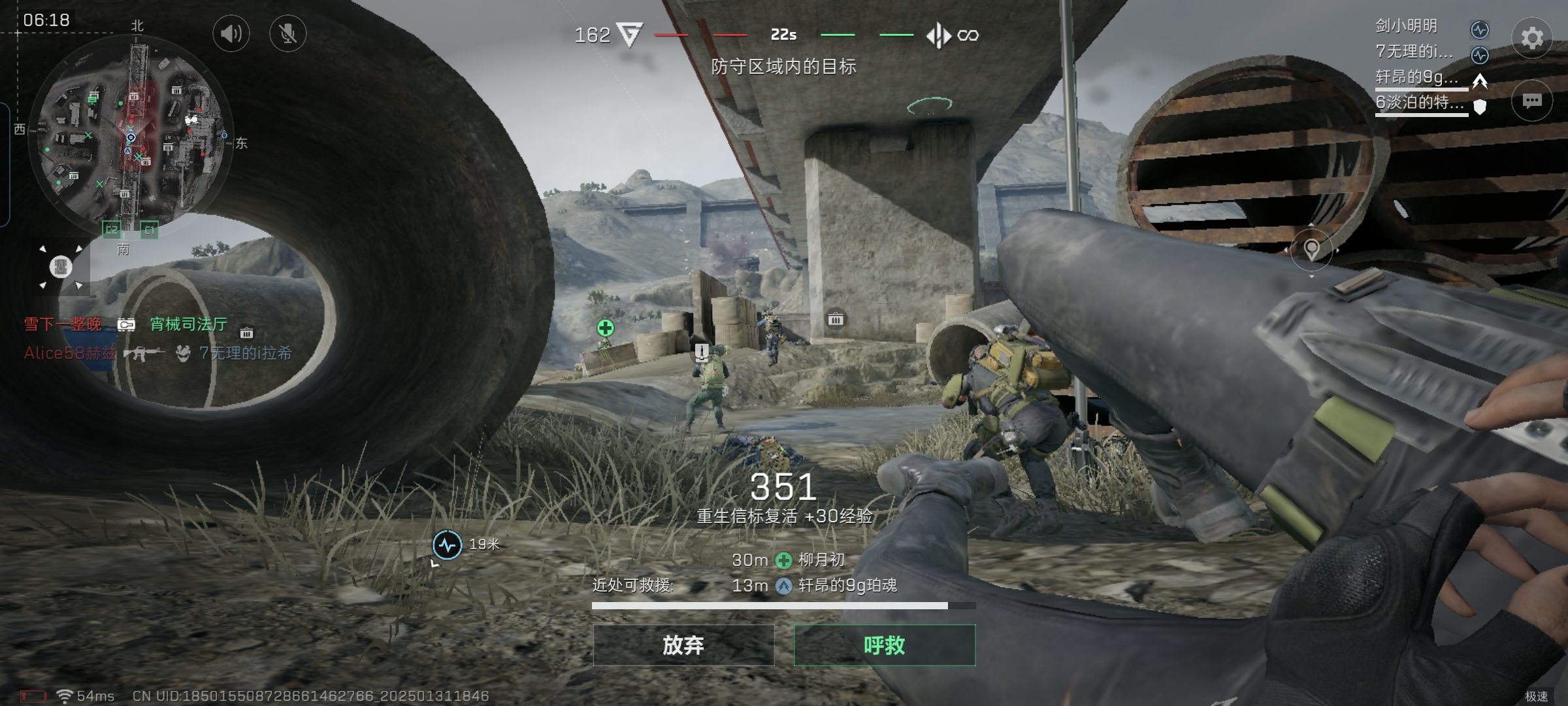Toggle the muted microphone icon

(x=287, y=33)
